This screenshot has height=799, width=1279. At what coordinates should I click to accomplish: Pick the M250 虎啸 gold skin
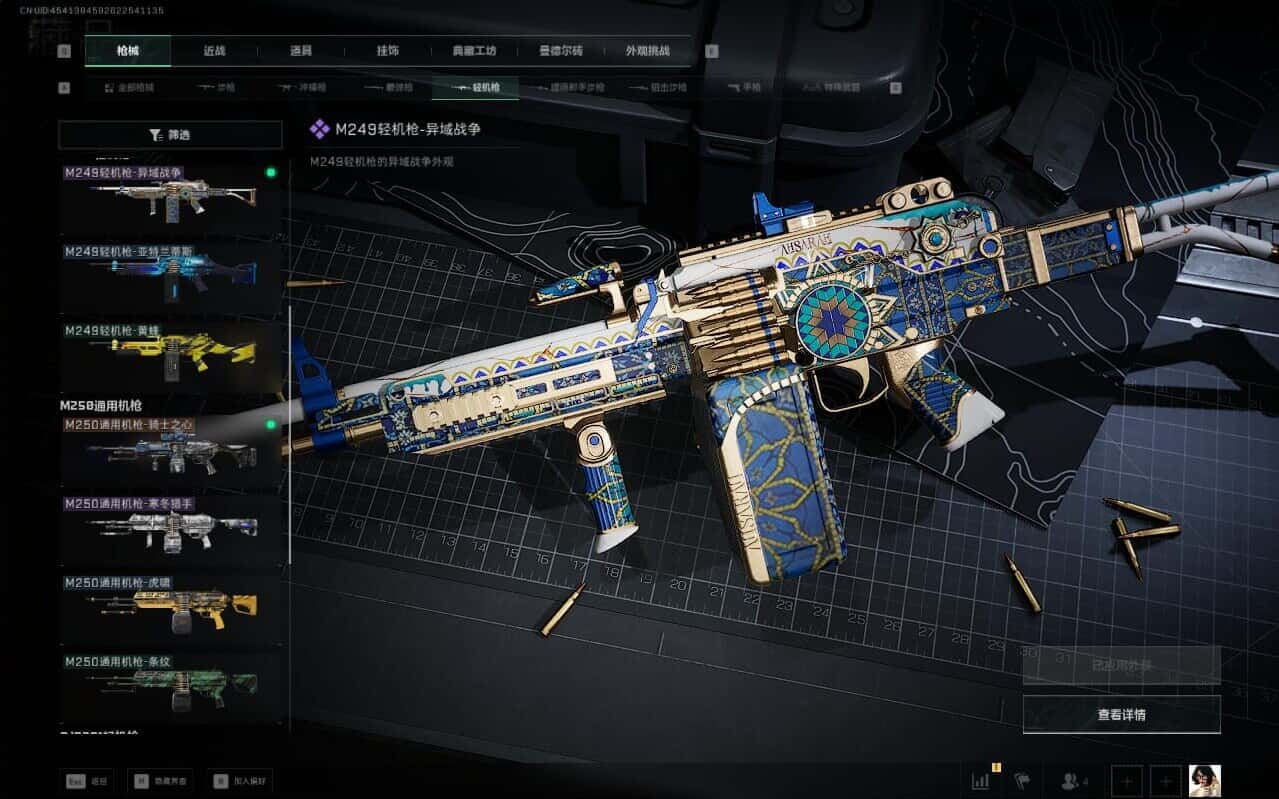tap(170, 609)
